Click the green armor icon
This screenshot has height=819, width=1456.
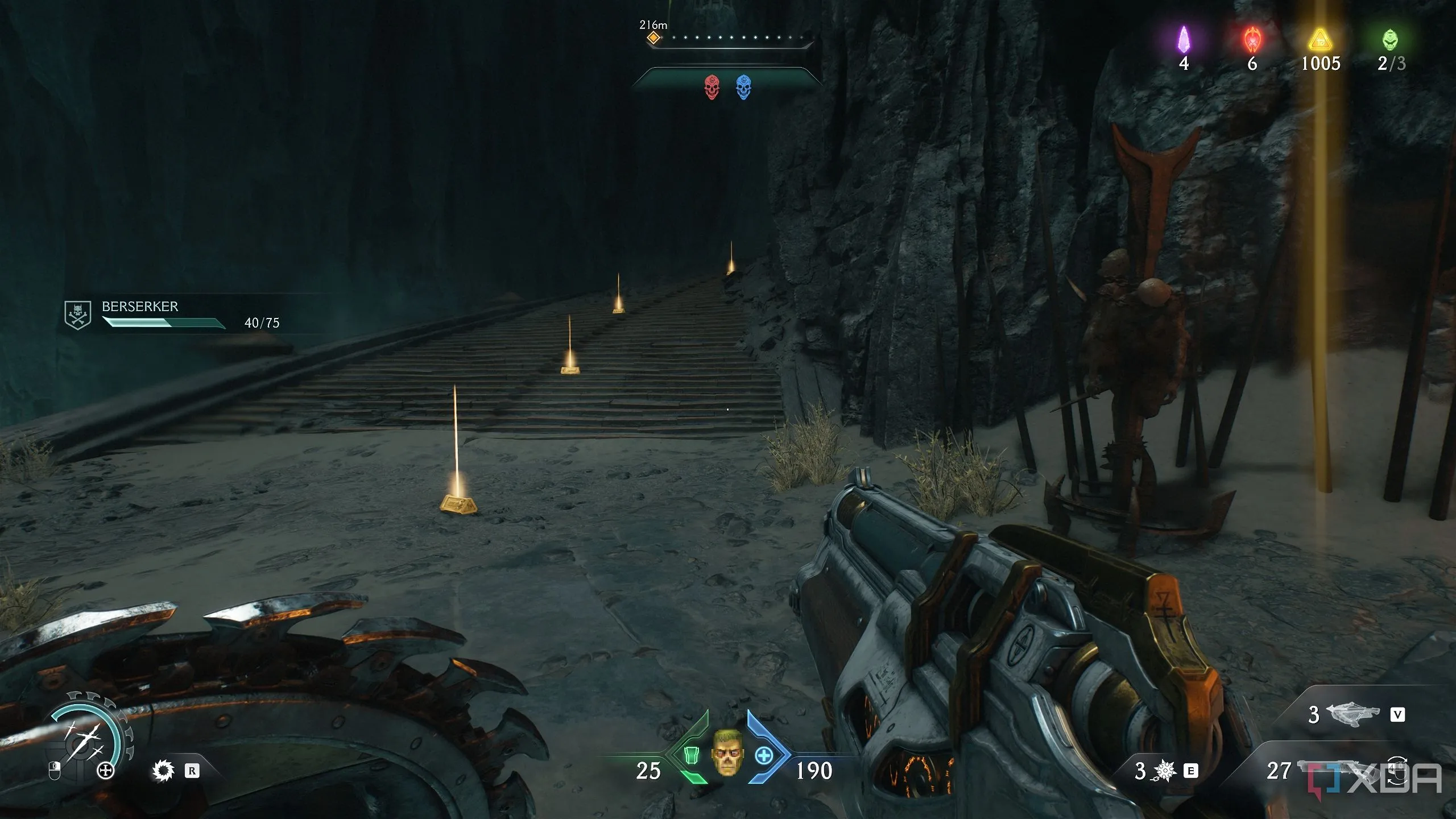point(691,755)
